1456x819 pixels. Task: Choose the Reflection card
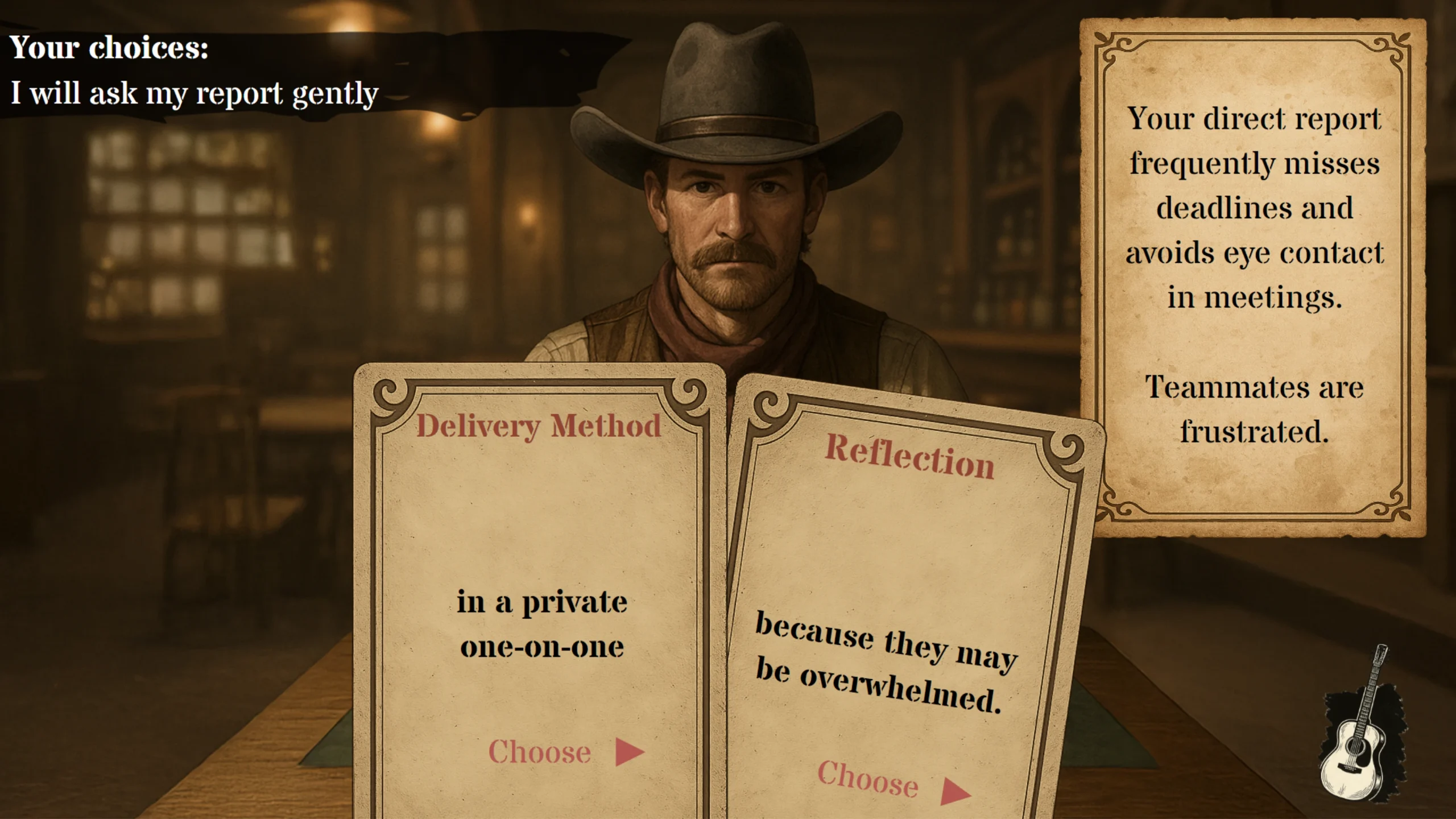click(893, 783)
